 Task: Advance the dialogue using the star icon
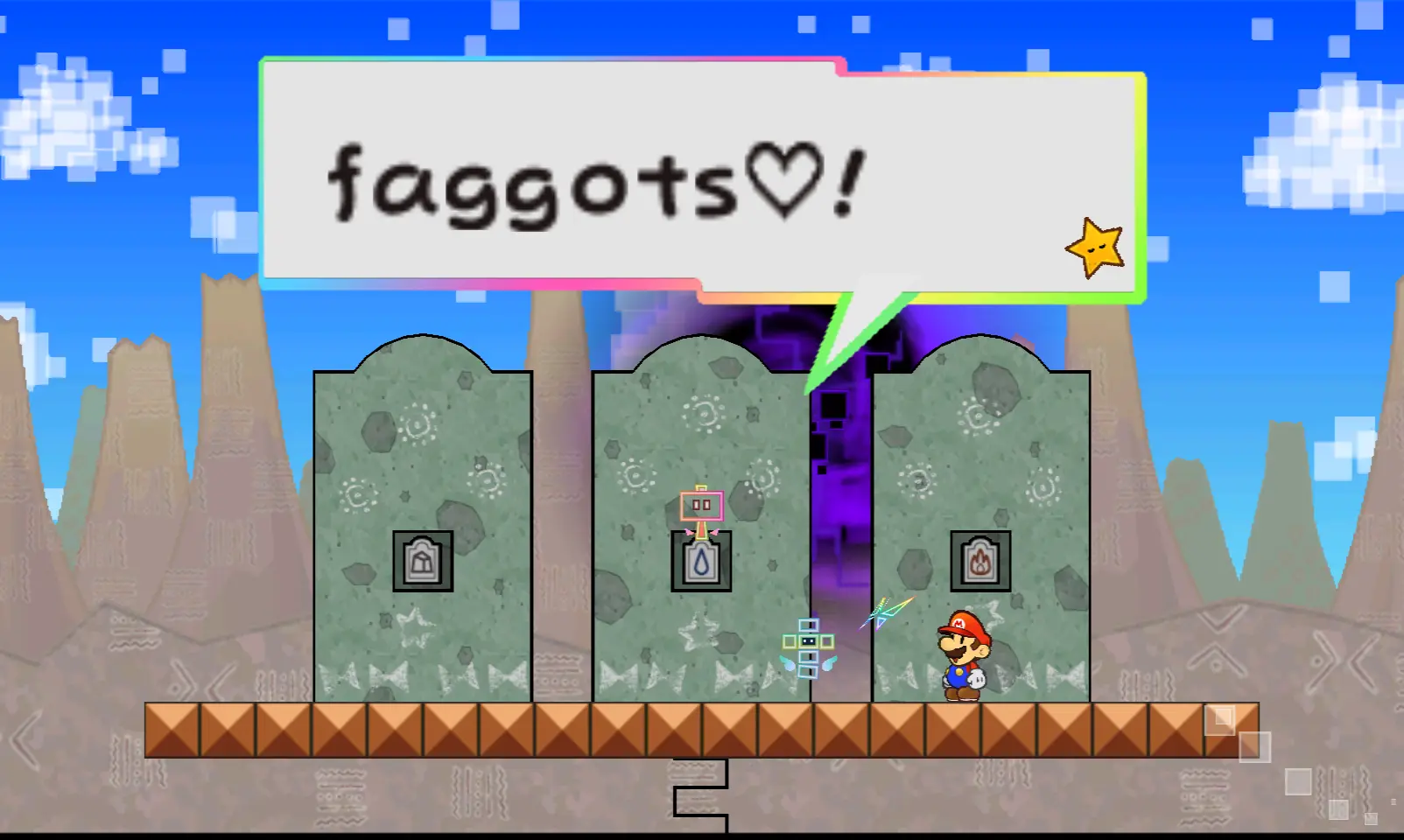coord(1095,248)
